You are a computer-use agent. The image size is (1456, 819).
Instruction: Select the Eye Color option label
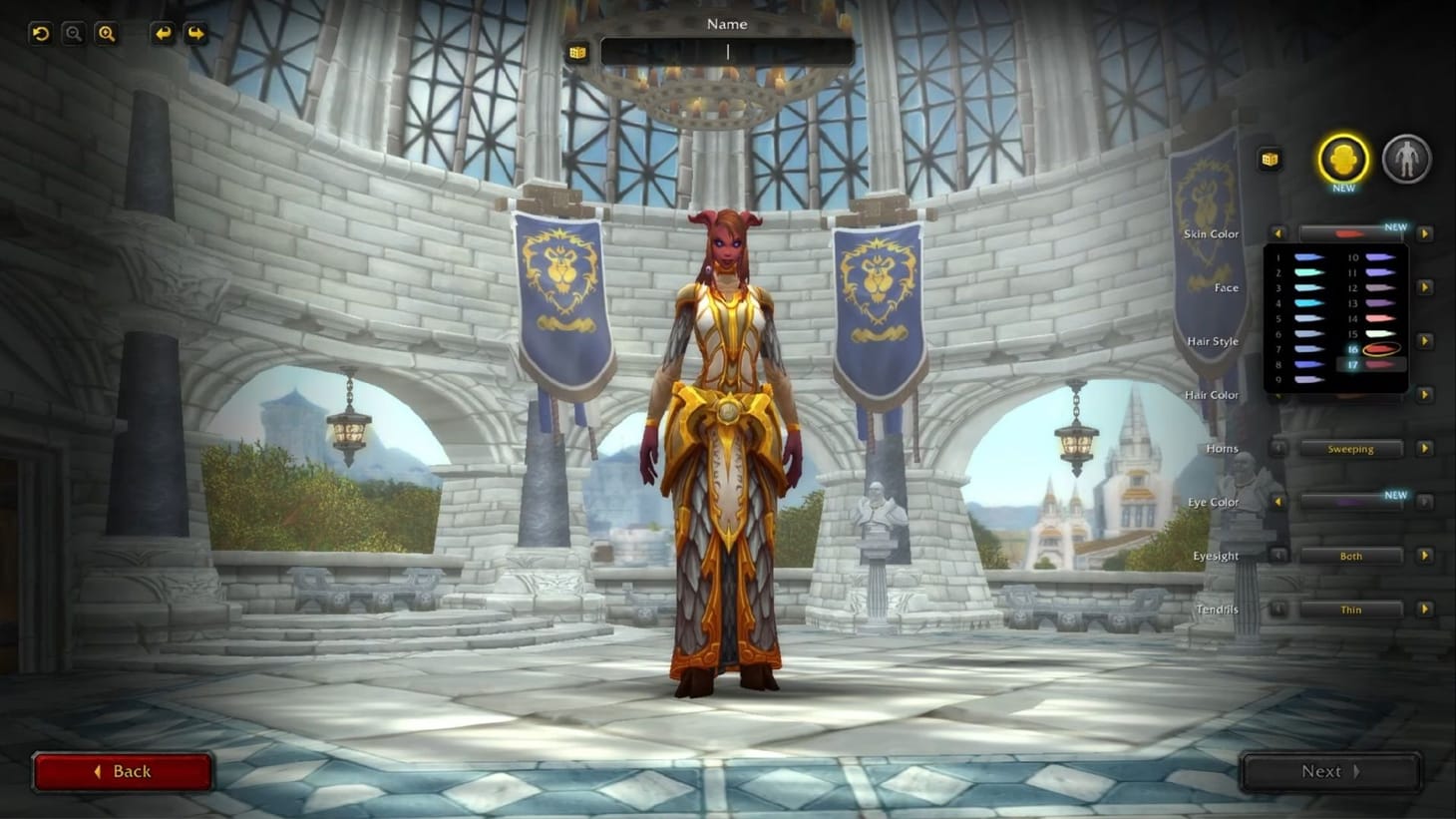point(1212,502)
